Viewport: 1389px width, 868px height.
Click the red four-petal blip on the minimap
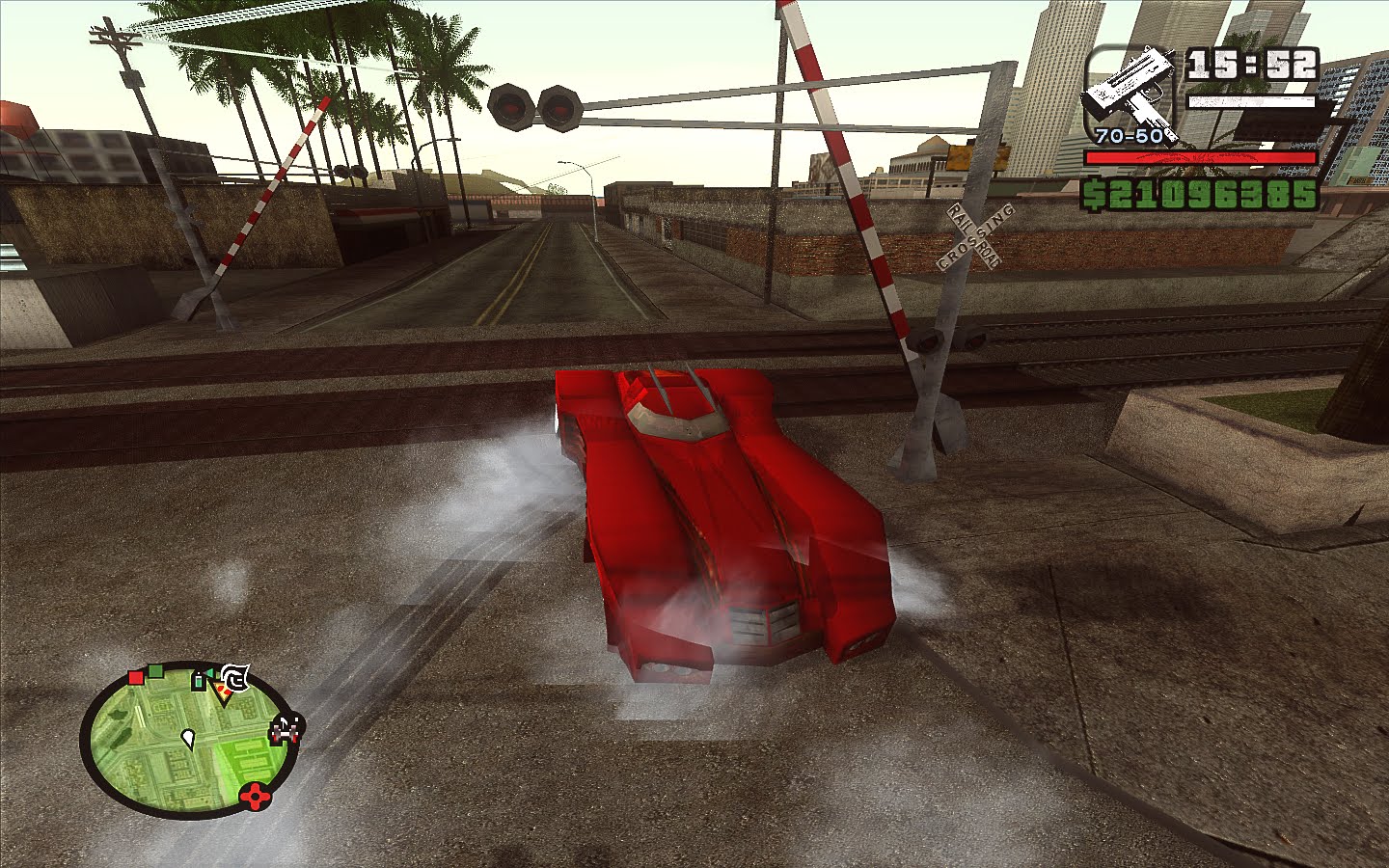click(255, 796)
